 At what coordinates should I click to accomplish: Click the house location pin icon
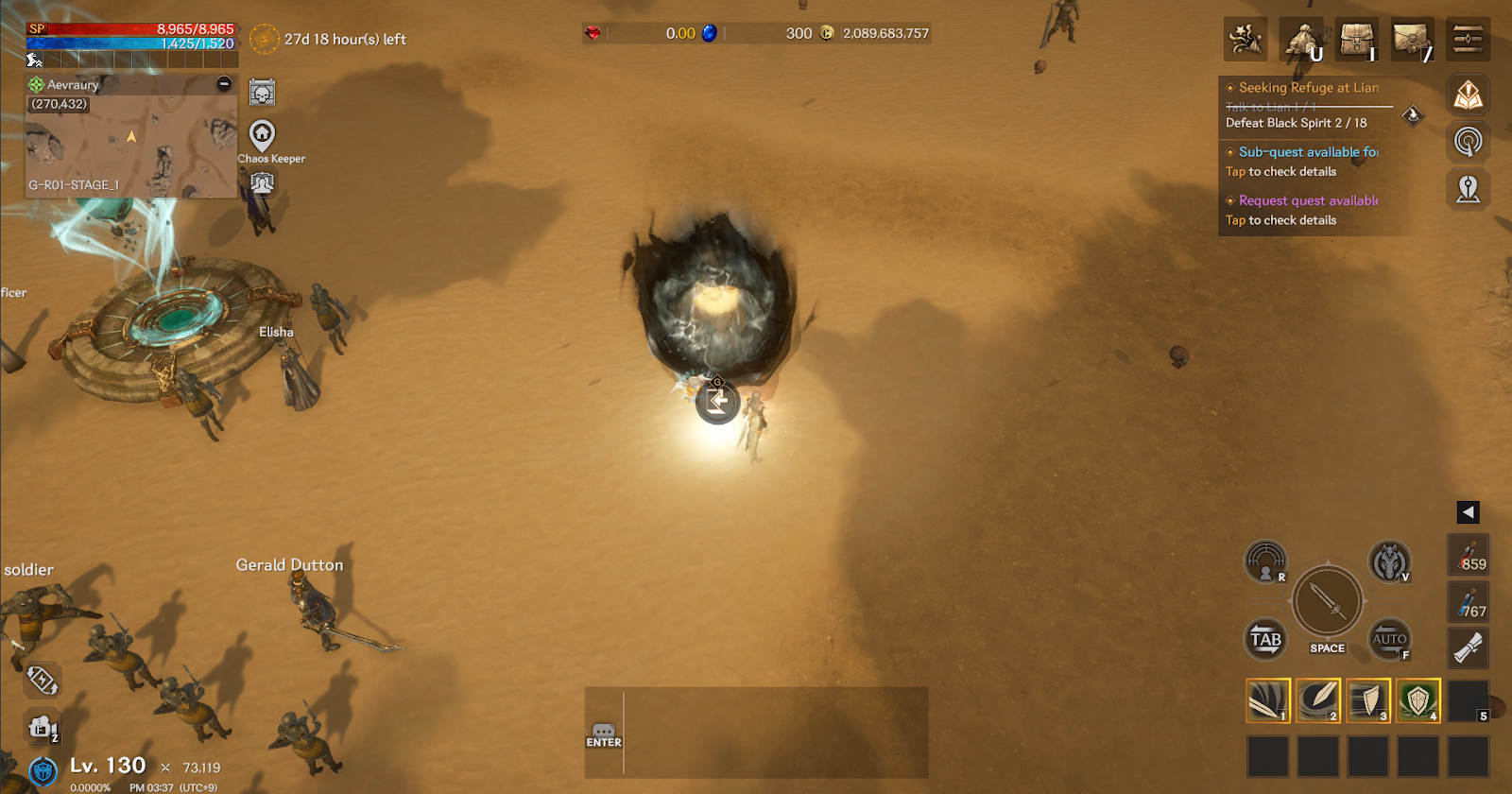262,135
